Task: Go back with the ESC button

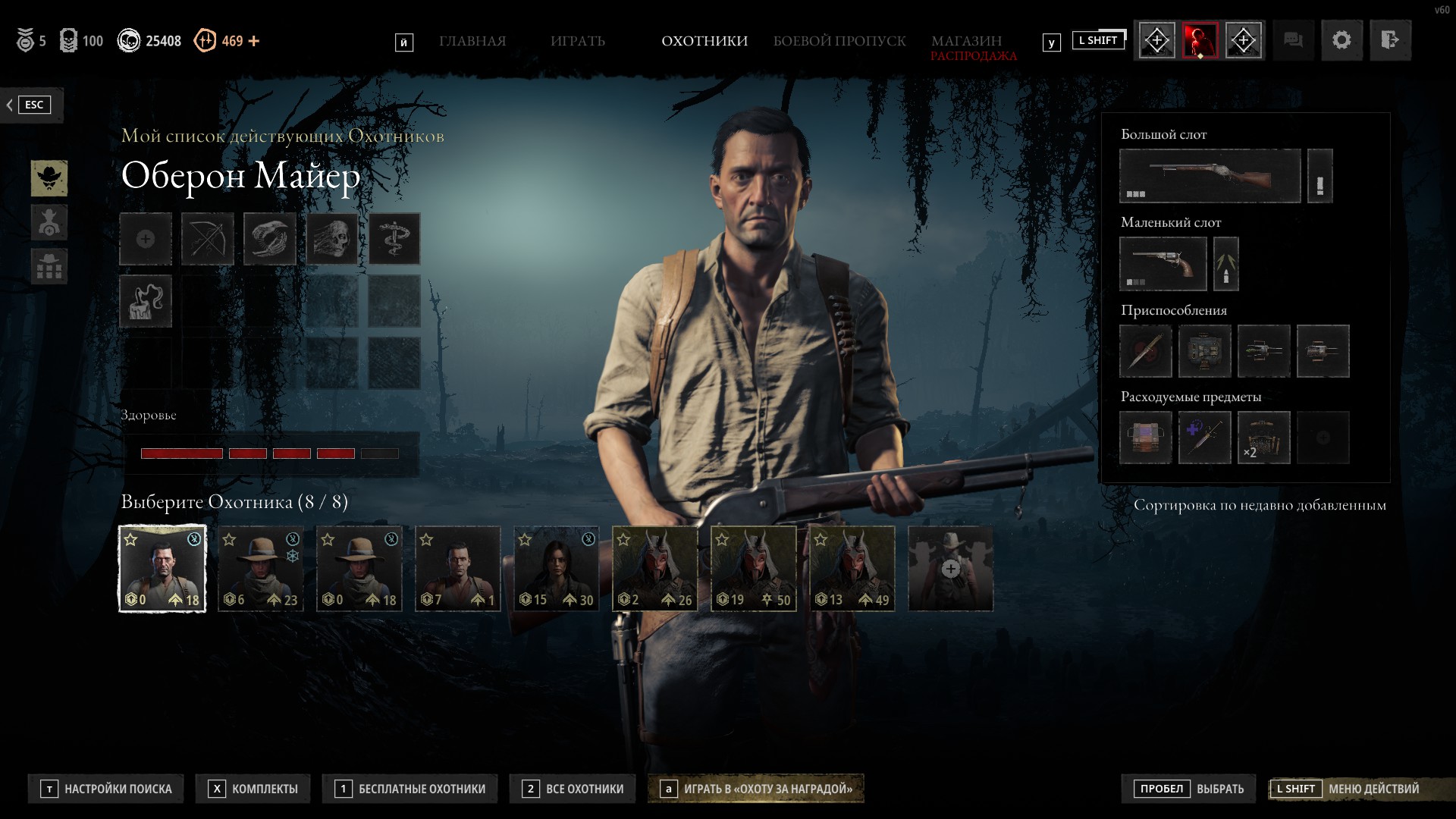Action: (x=32, y=105)
